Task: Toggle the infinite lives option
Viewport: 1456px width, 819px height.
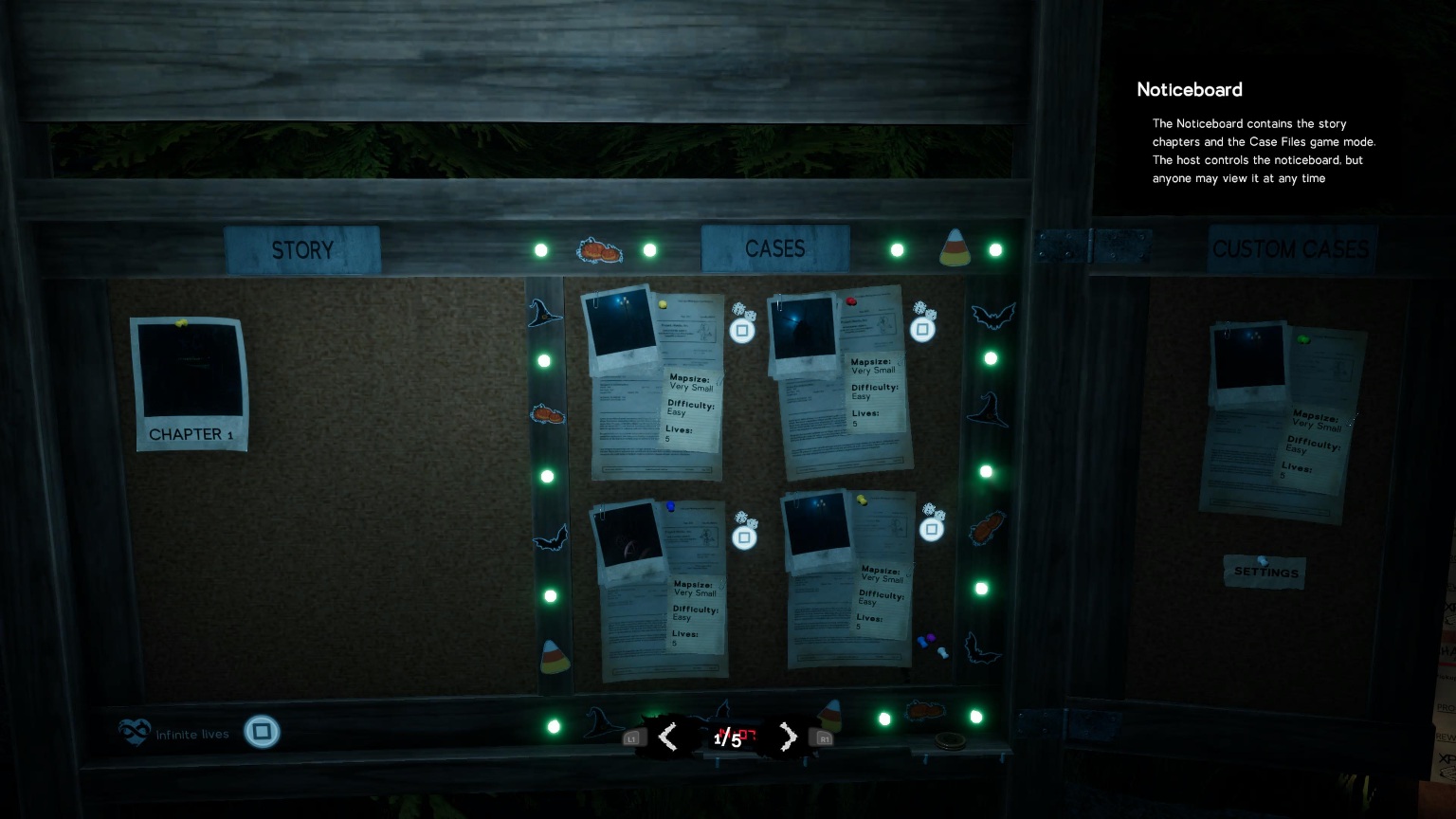Action: [x=262, y=732]
